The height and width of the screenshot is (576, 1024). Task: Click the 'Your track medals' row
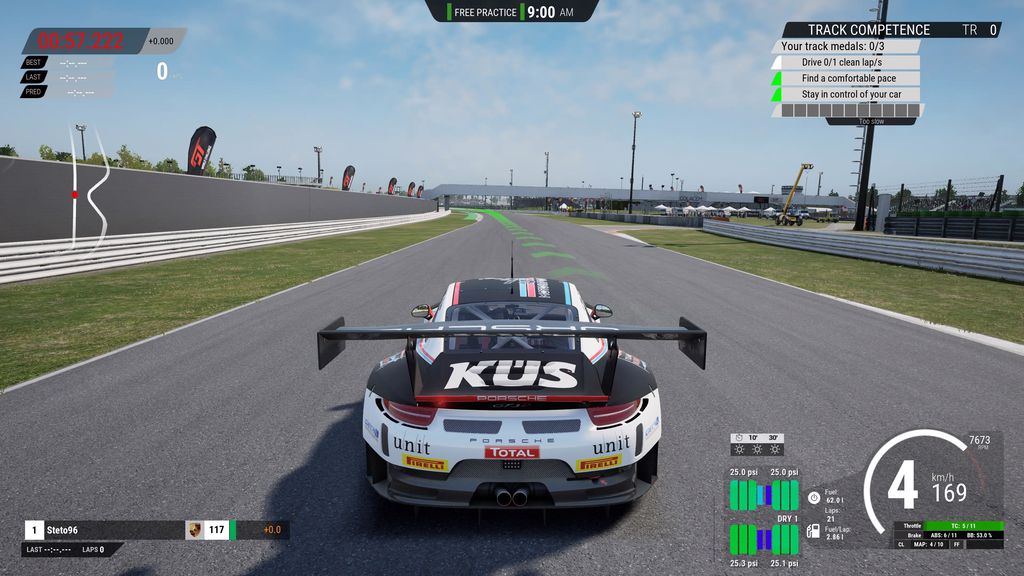point(833,46)
